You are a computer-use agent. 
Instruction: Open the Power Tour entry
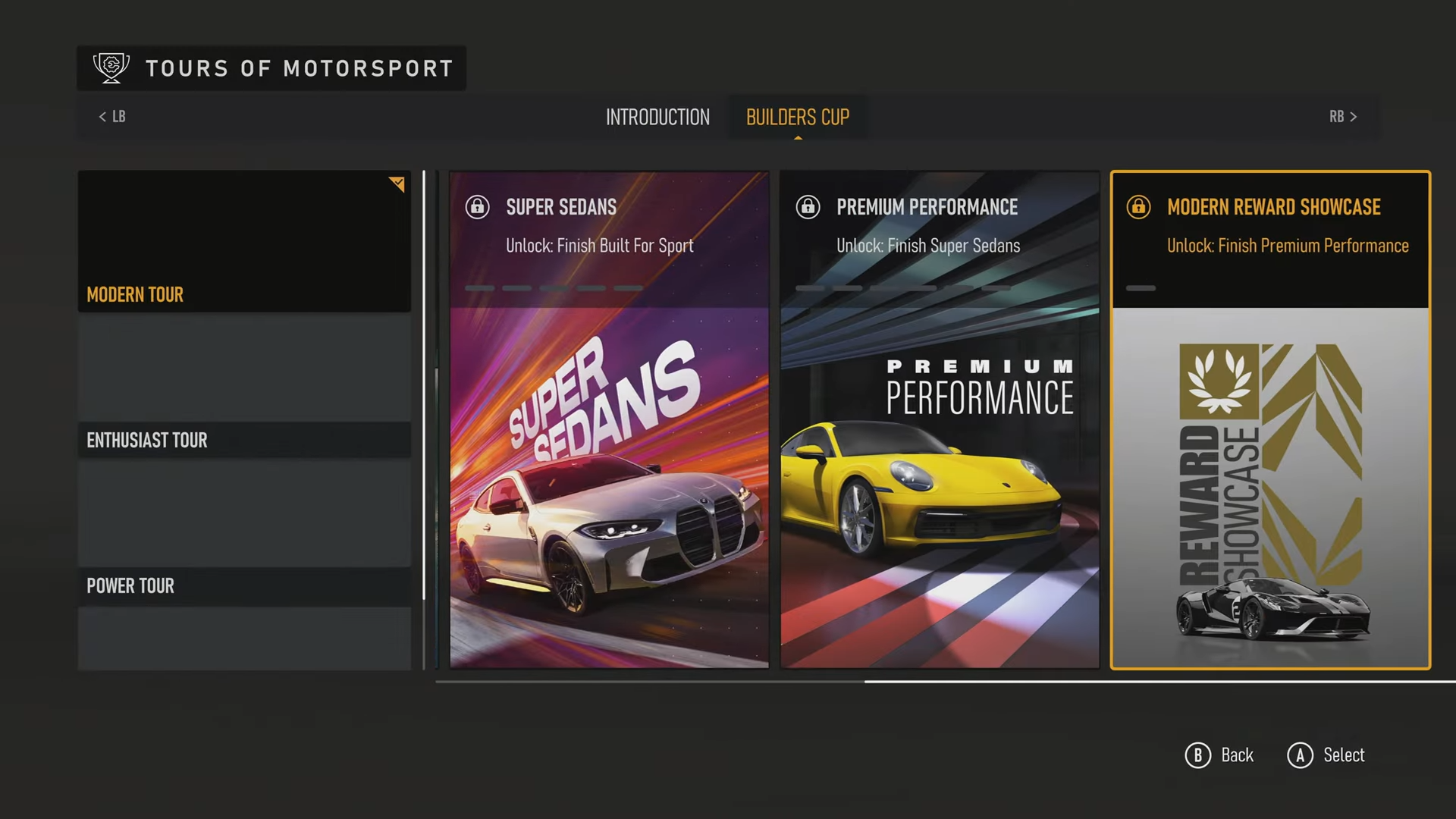click(244, 585)
